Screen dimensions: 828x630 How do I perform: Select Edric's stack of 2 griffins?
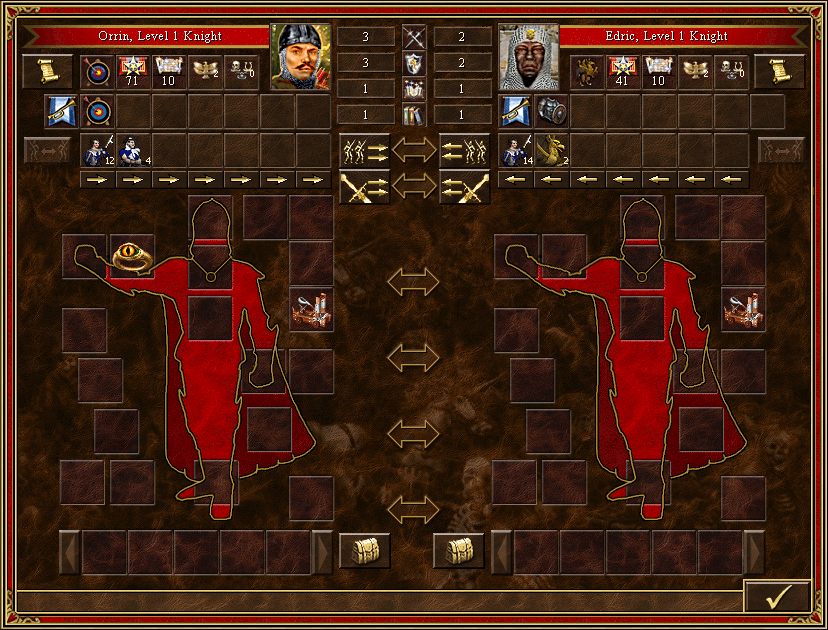tap(552, 150)
